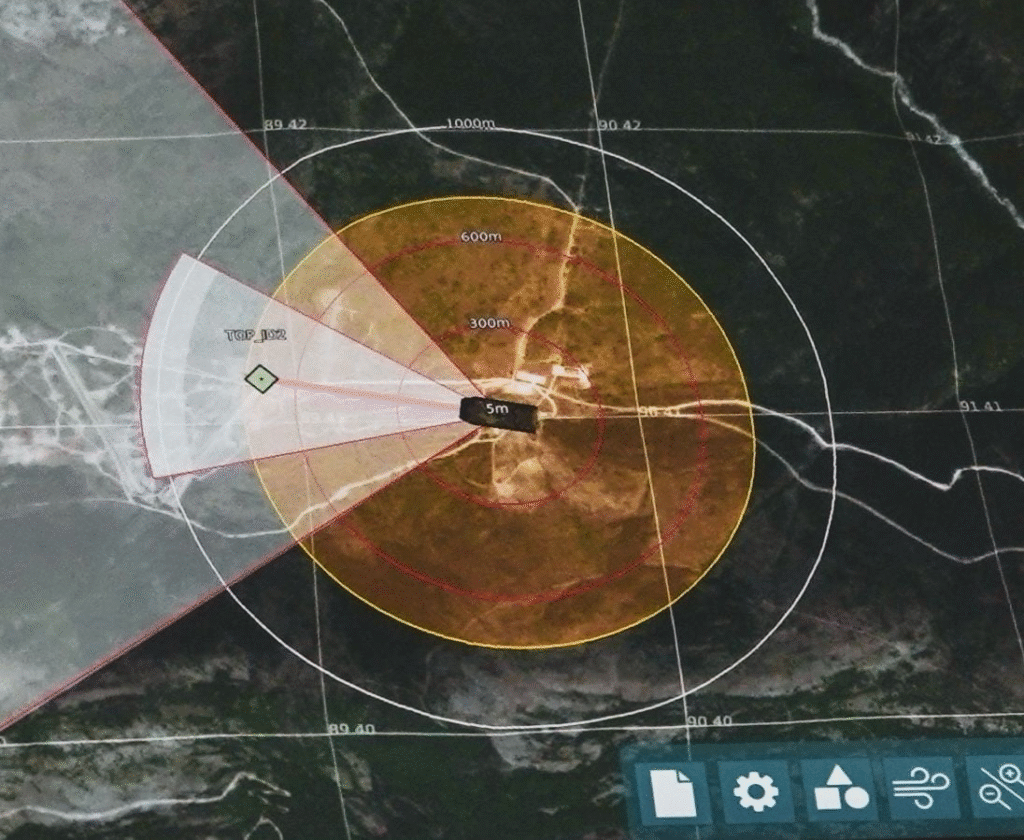1024x840 pixels.
Task: Select the TGP_J02 diamond target marker
Action: tap(261, 379)
